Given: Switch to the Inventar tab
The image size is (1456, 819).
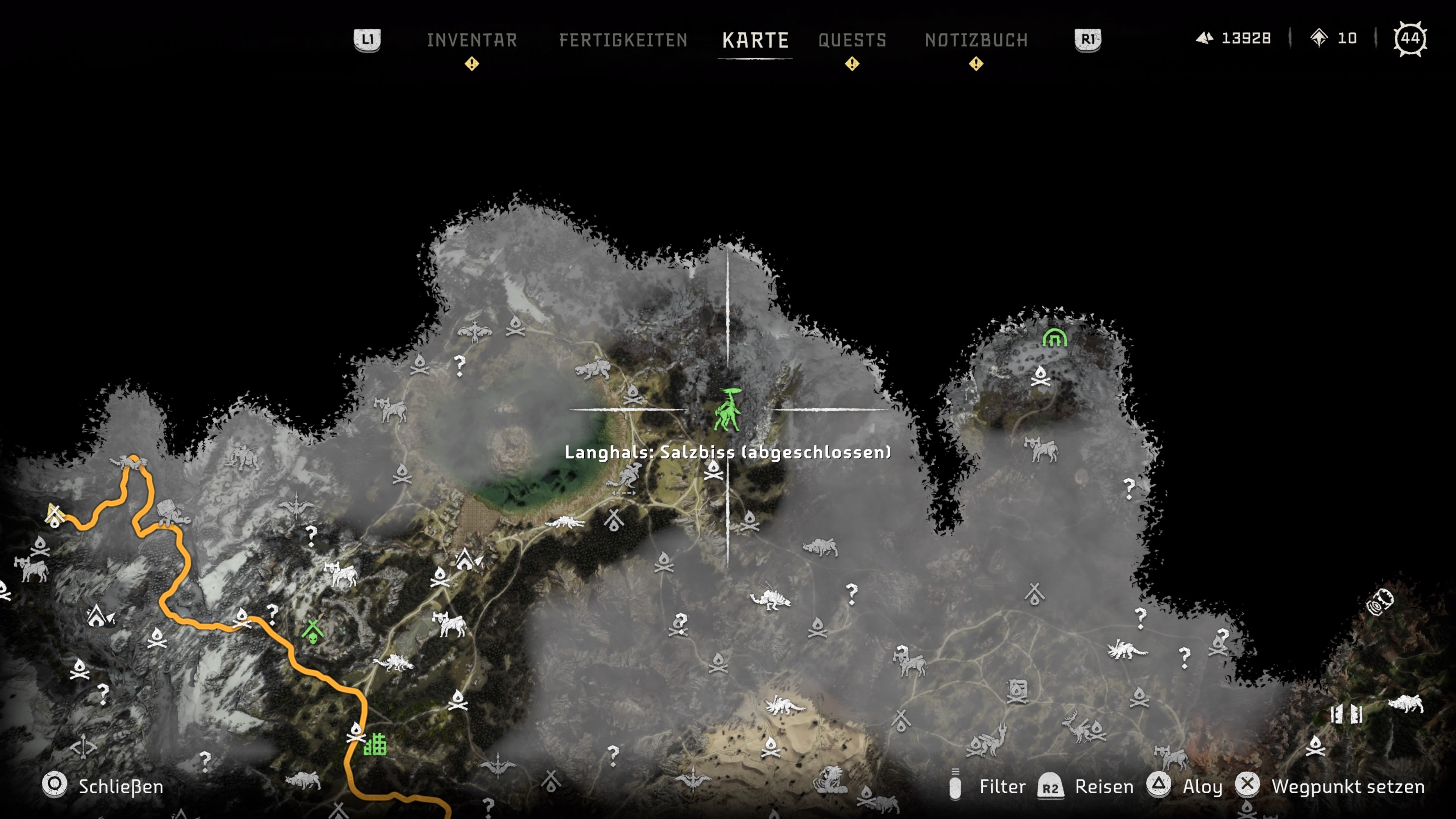Looking at the screenshot, I should click(x=471, y=40).
